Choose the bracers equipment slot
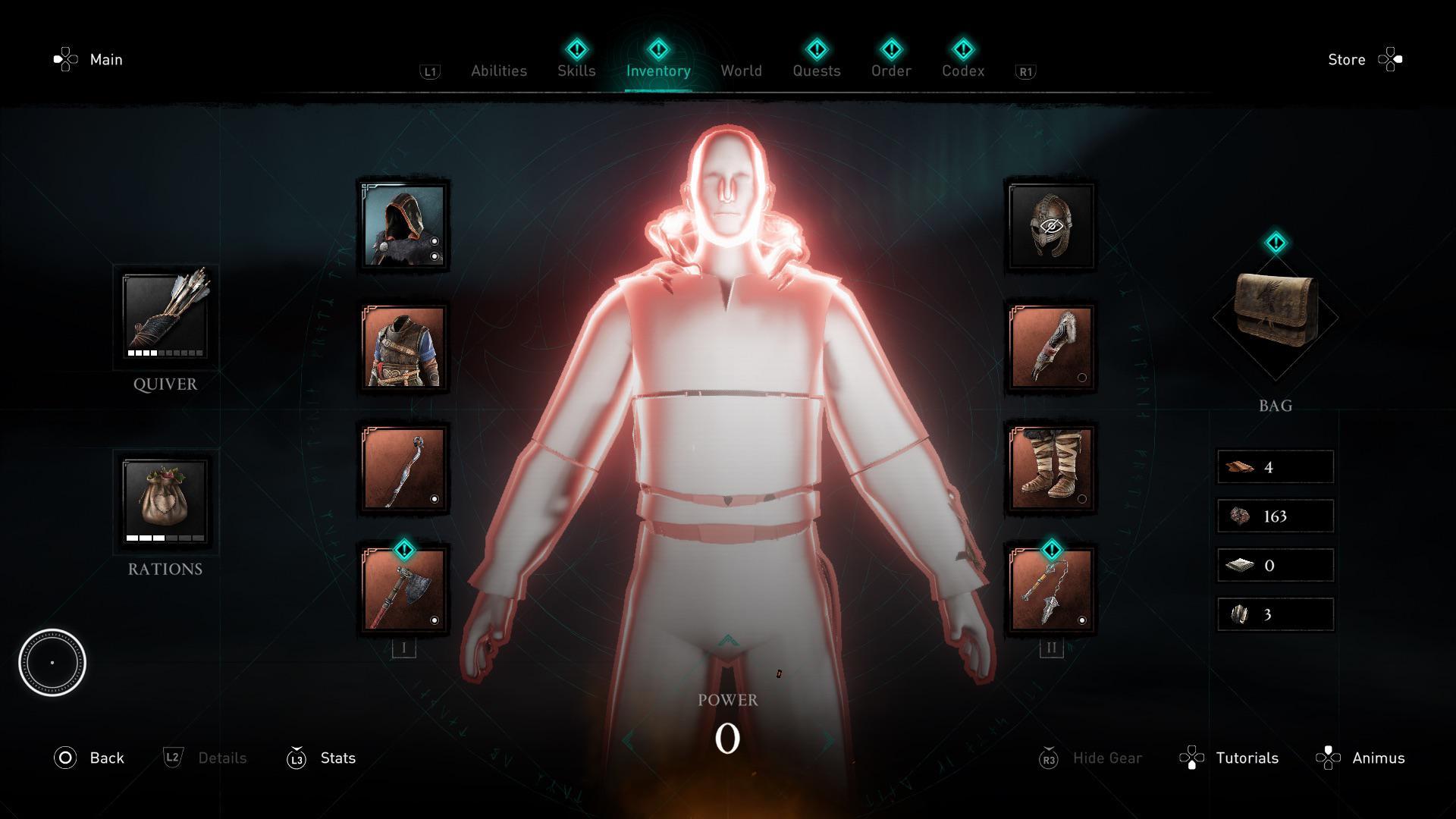Screen dimensions: 1456x819 [1050, 347]
